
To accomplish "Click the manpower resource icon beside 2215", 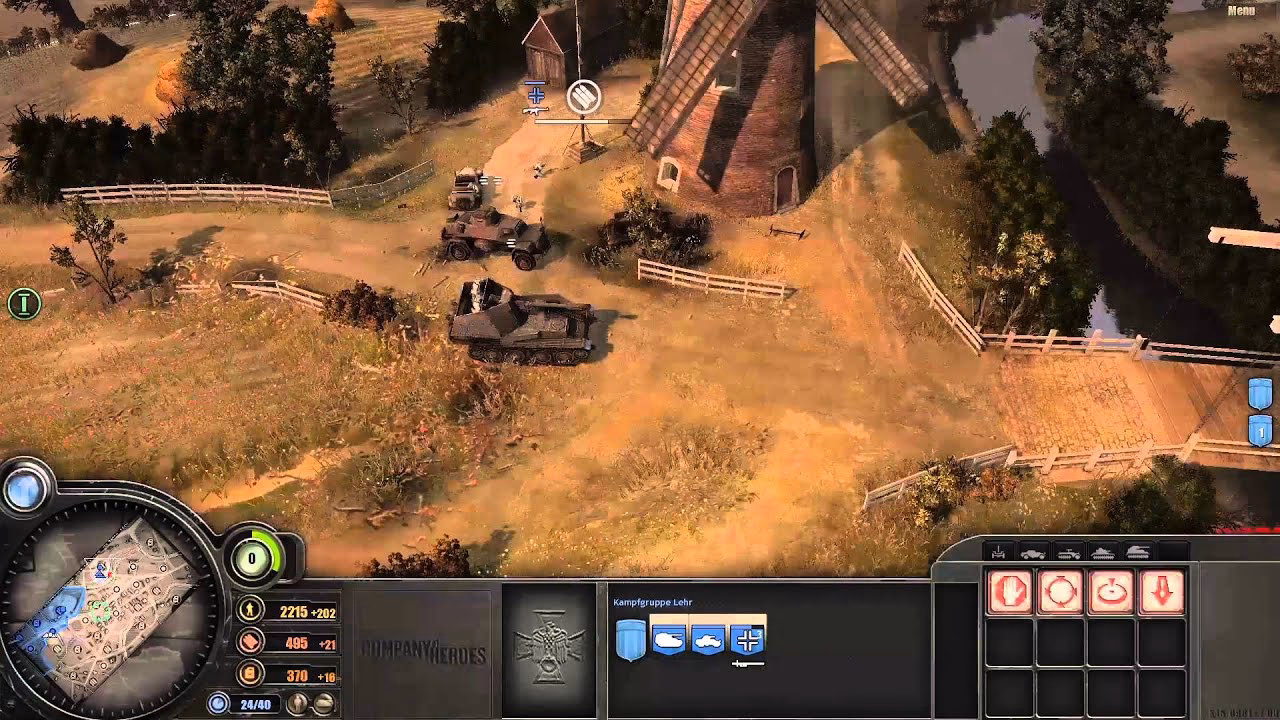I will [248, 607].
